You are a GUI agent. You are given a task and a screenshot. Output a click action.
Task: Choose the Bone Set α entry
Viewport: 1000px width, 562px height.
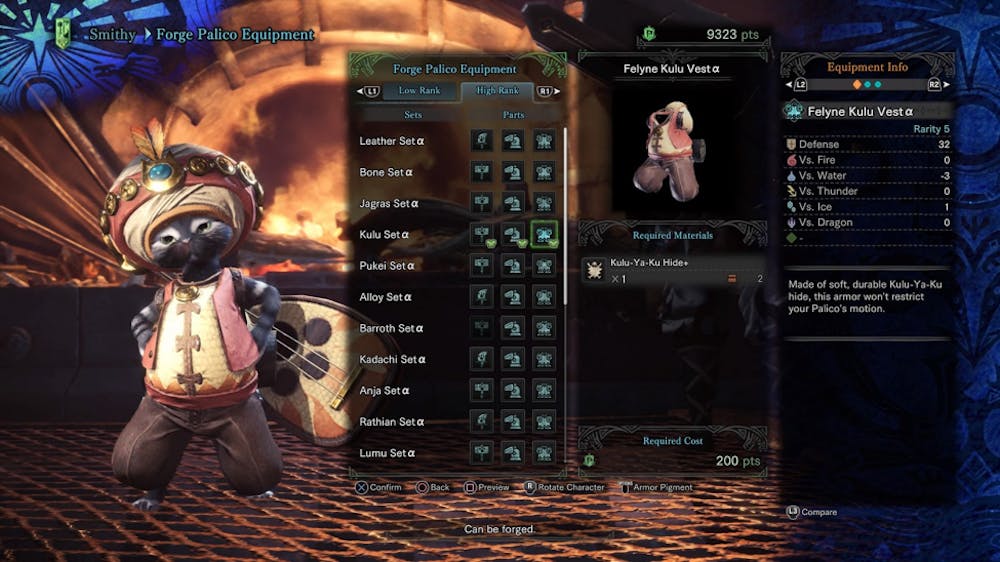387,172
